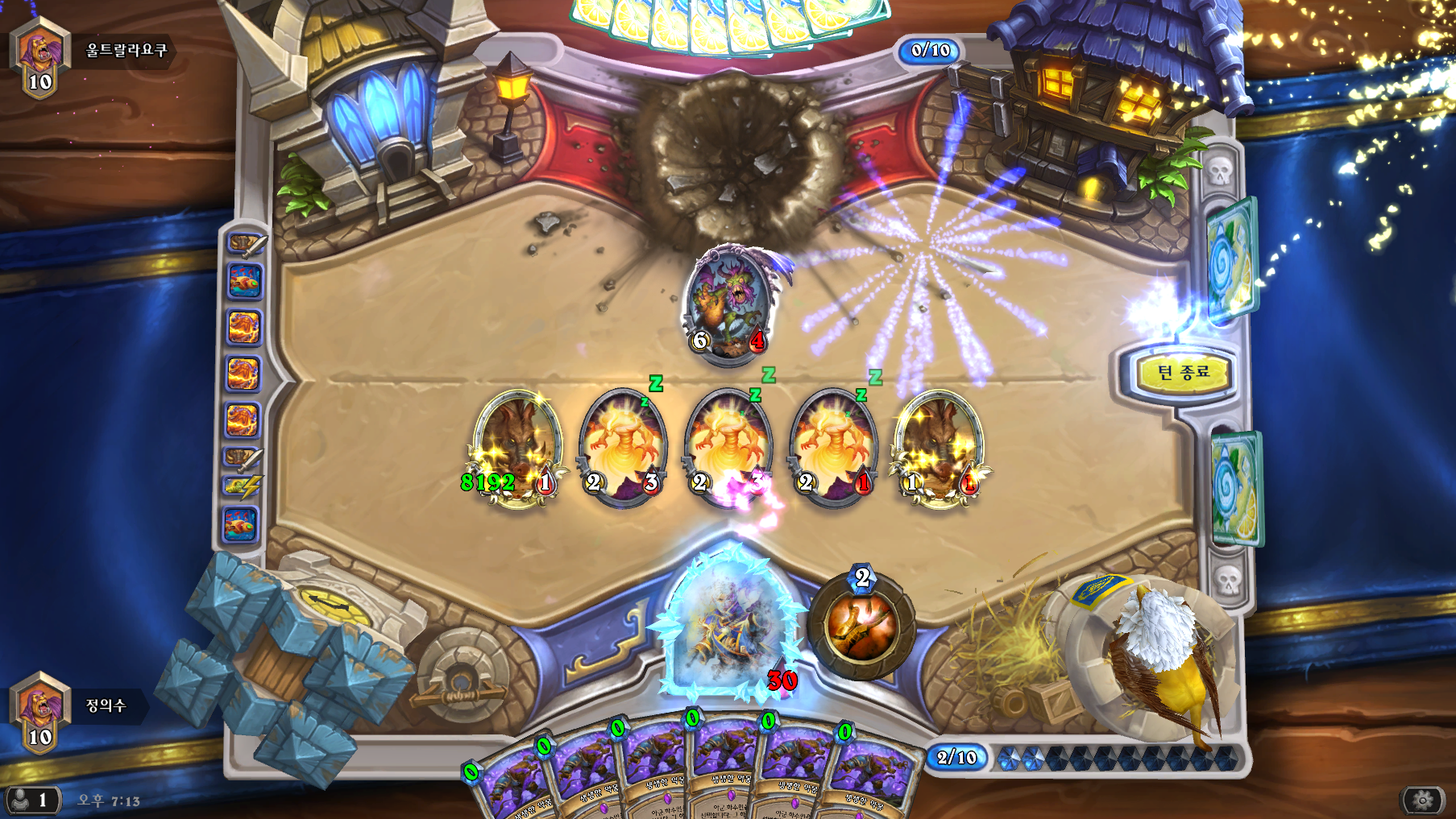Target the enemy 6/4 minion
Screen dimensions: 1456x819
point(730,306)
